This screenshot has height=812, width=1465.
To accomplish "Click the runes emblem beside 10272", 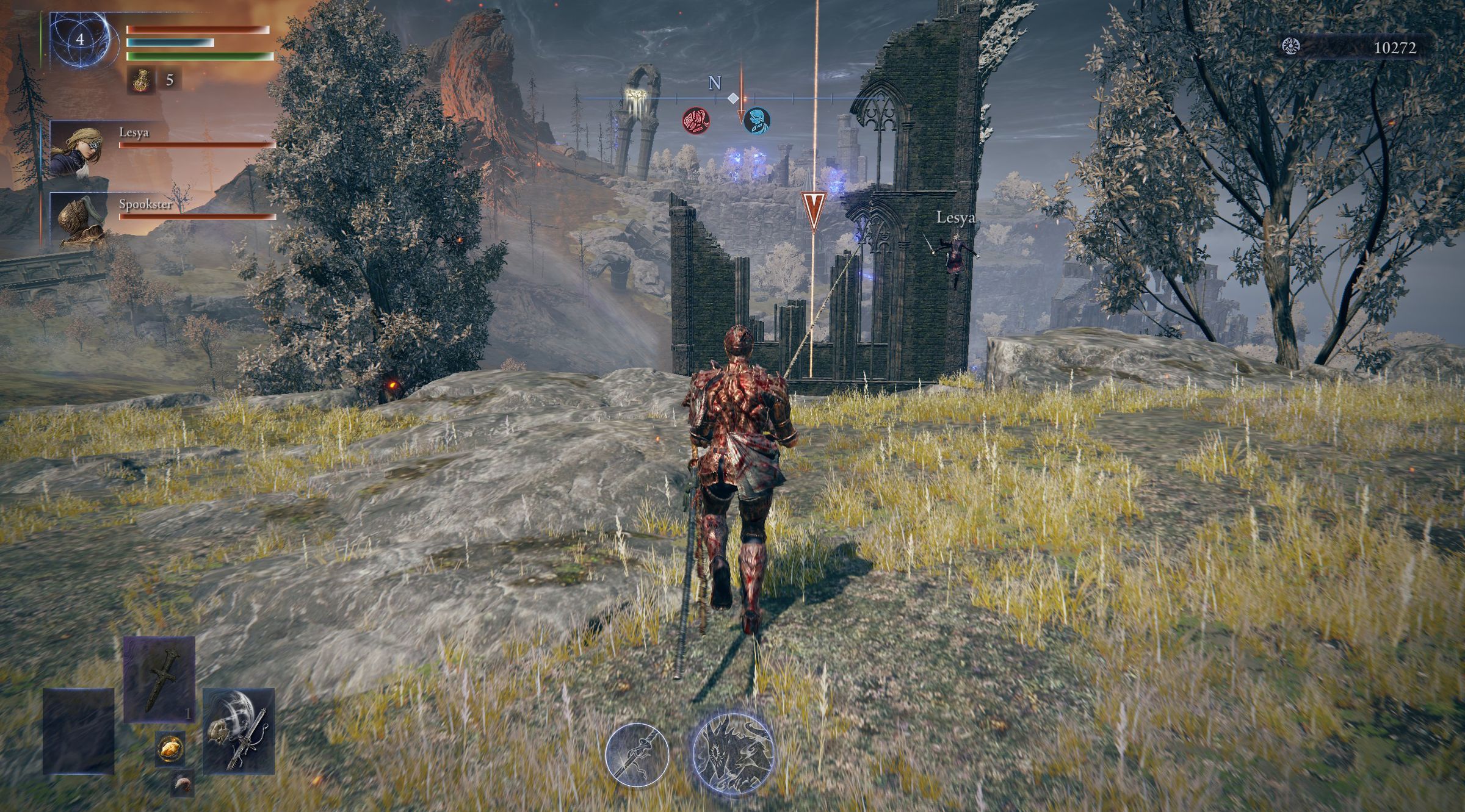I will pyautogui.click(x=1290, y=46).
